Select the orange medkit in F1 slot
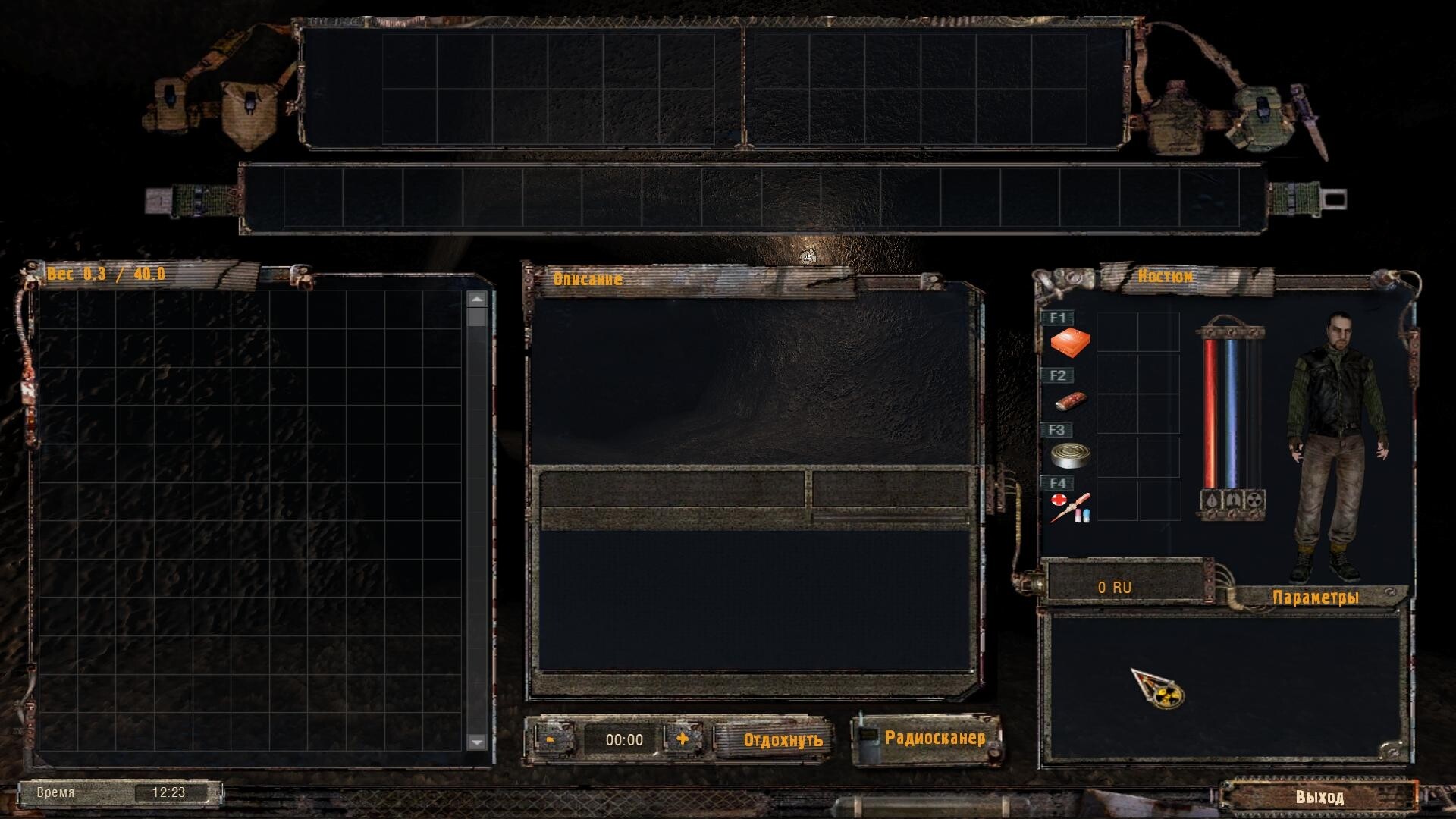 pos(1070,342)
